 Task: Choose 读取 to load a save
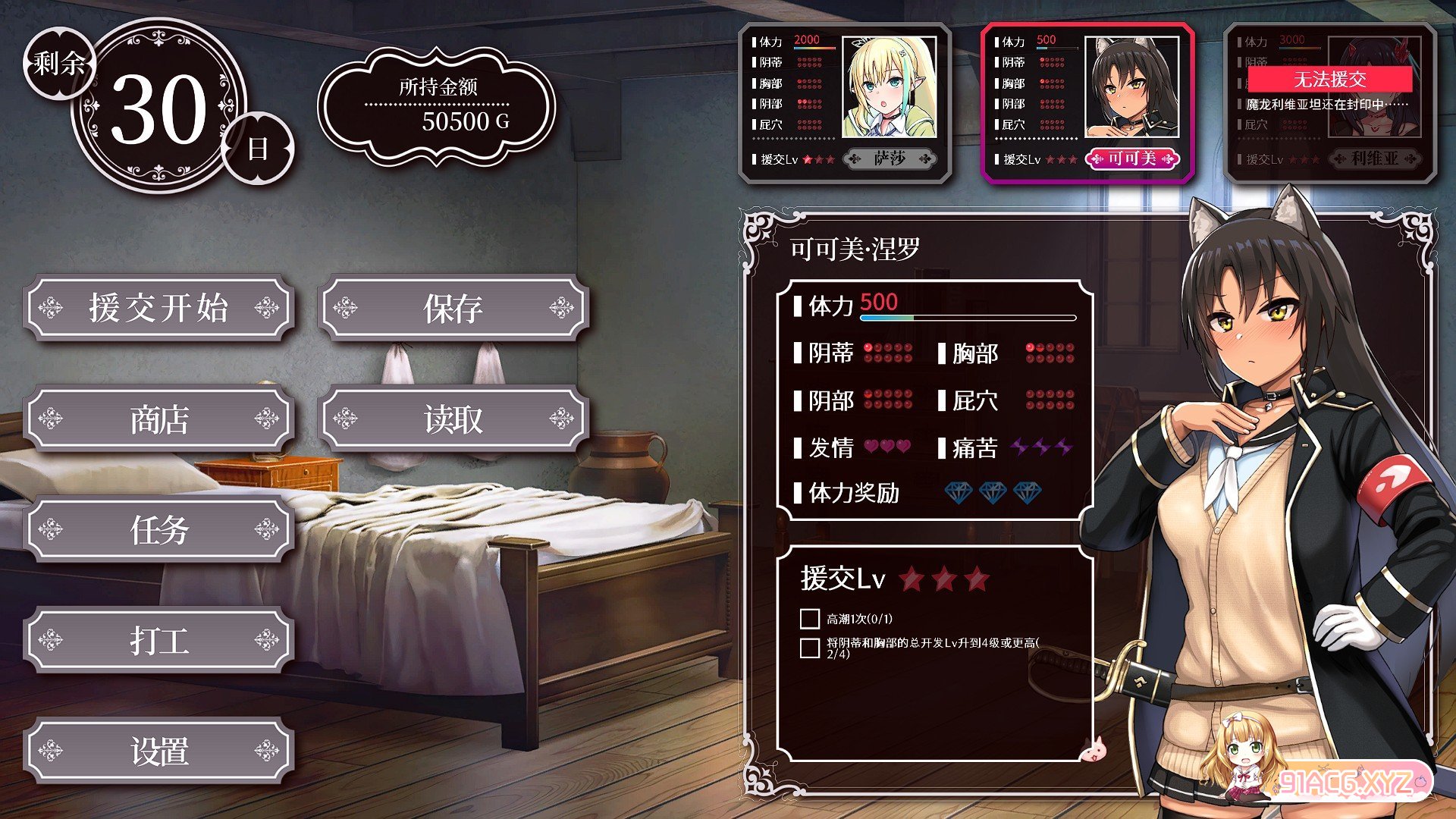click(x=453, y=419)
